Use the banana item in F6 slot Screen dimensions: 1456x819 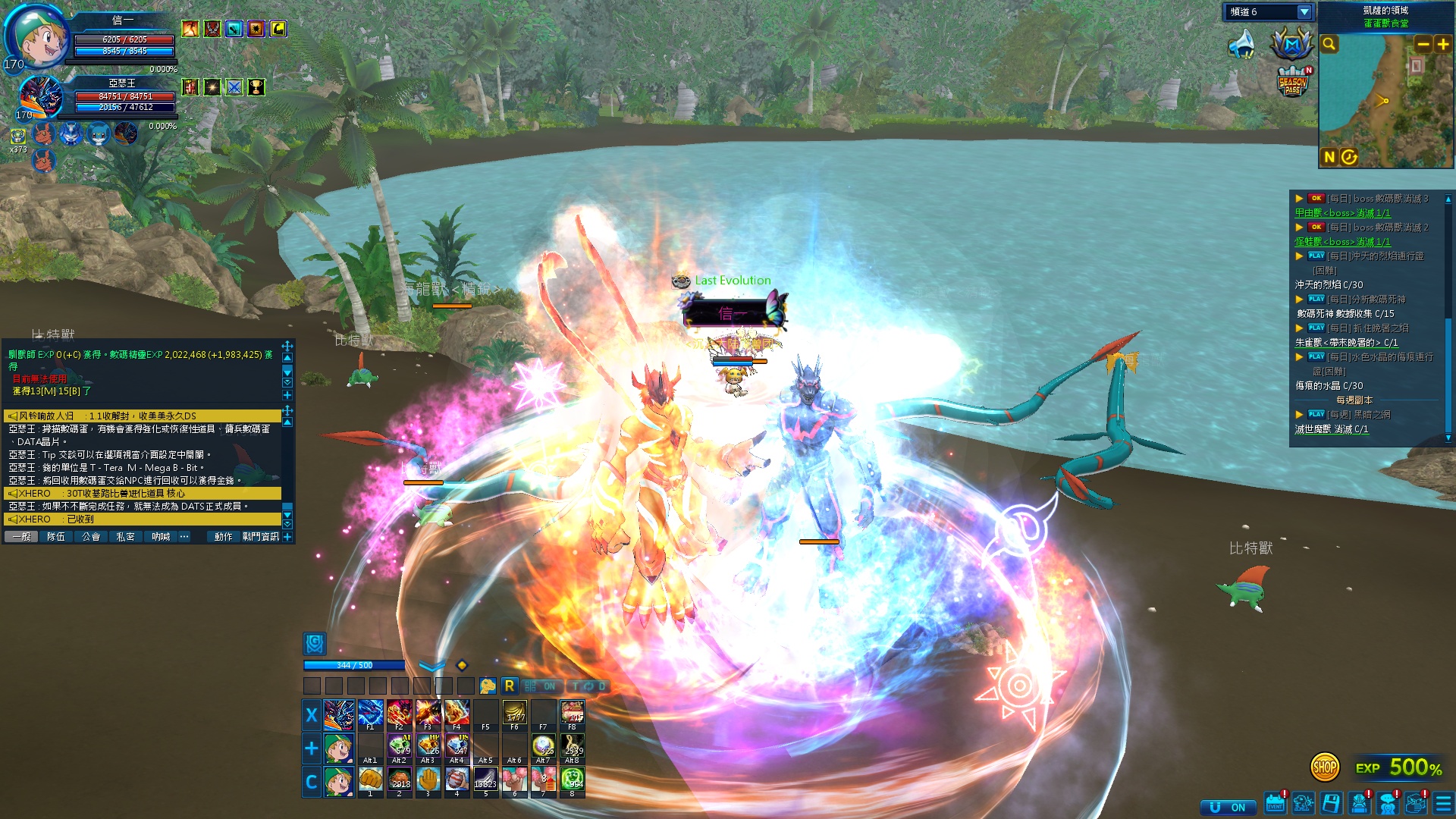tap(514, 714)
